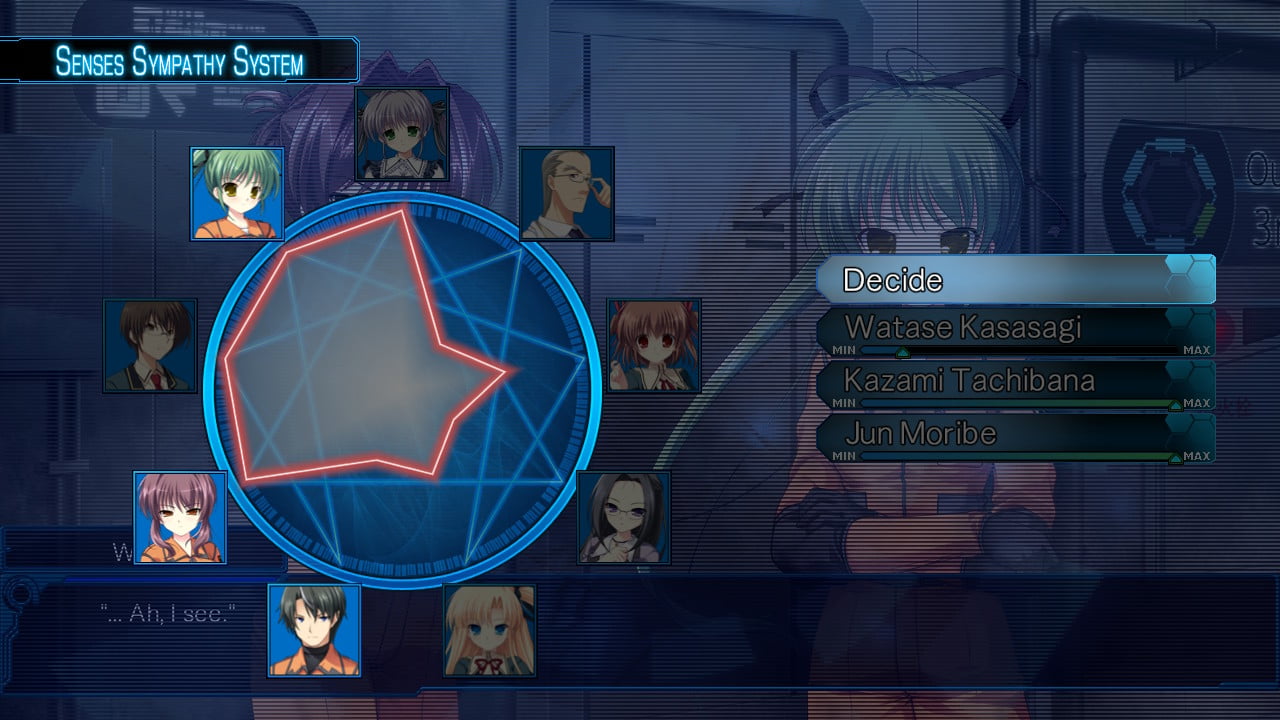Choose the purple-haired girl in orange portrait
This screenshot has height=720, width=1280.
(180, 518)
